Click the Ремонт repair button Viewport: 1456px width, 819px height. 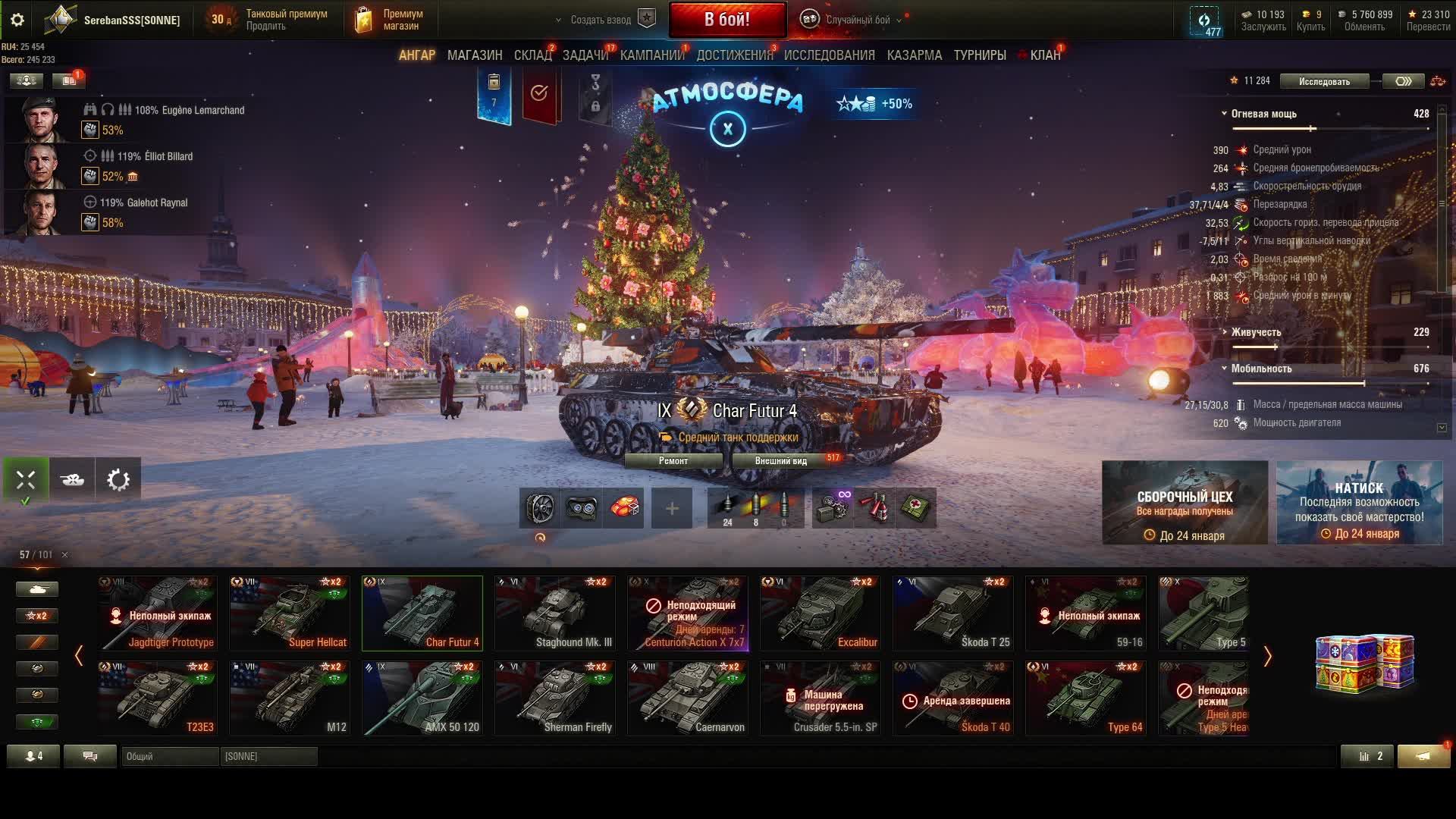pyautogui.click(x=673, y=460)
